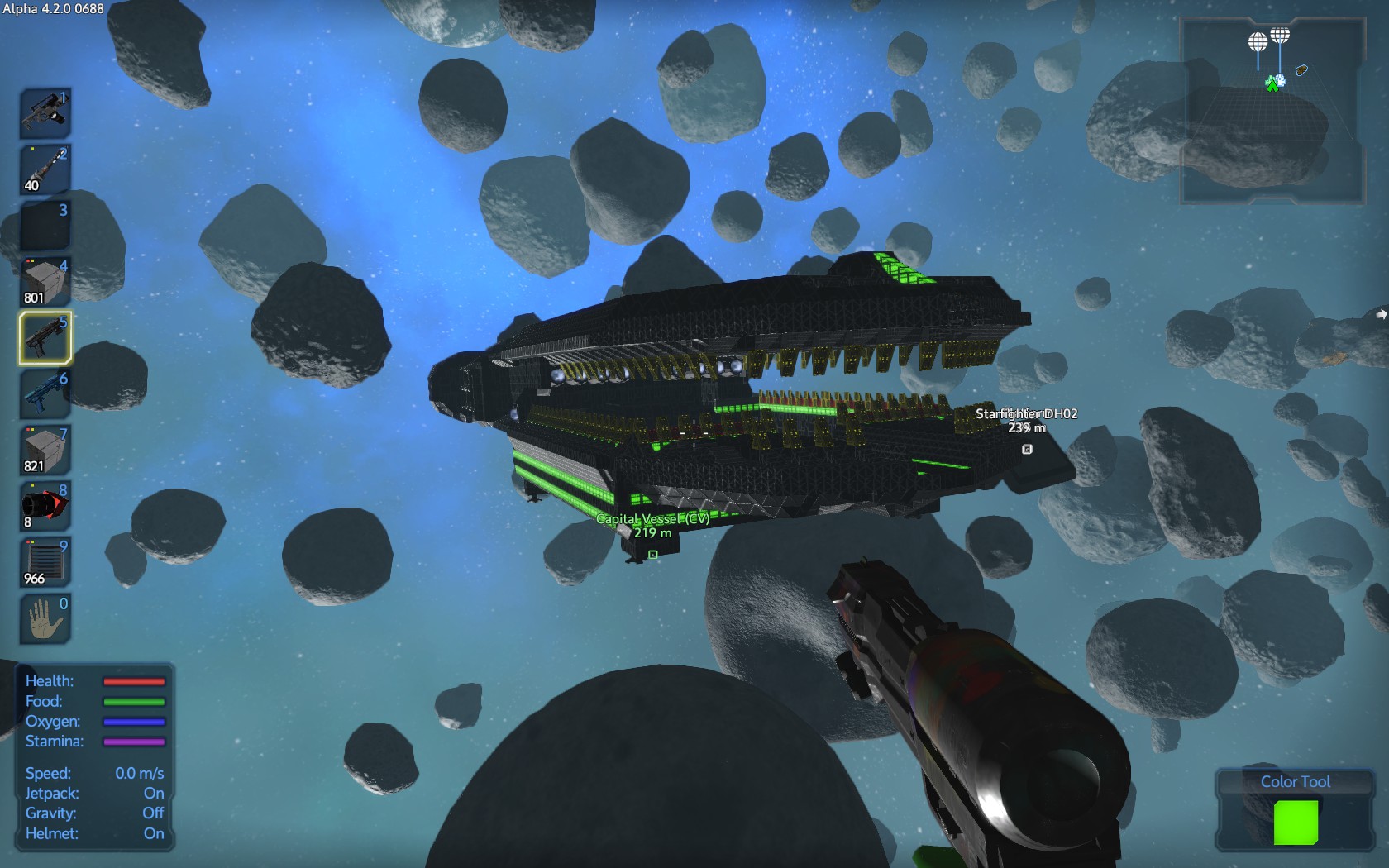
Task: Select the highlighted color tool in slot 5
Action: pos(45,338)
